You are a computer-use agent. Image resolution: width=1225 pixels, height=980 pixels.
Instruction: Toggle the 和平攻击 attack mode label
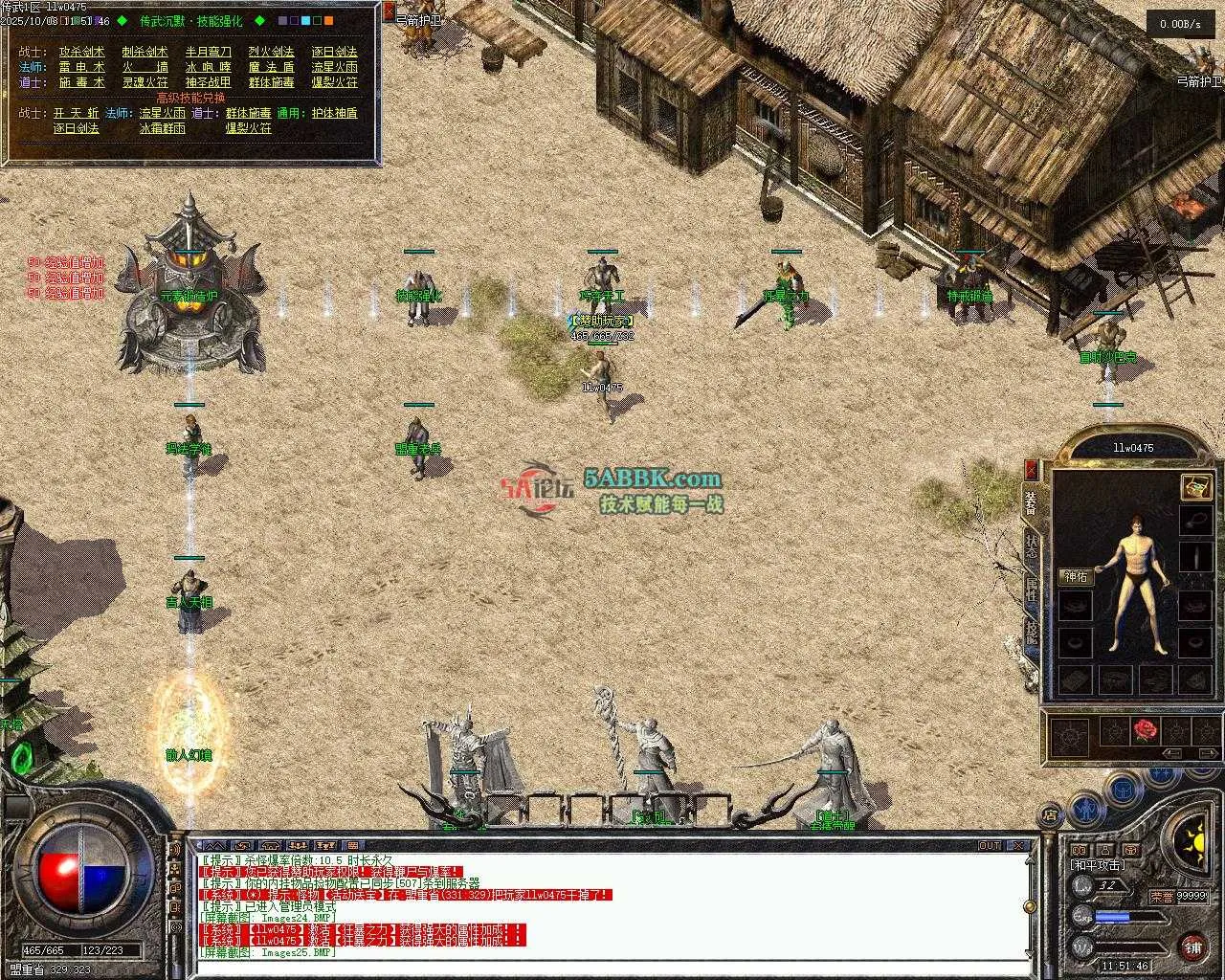coord(1098,864)
